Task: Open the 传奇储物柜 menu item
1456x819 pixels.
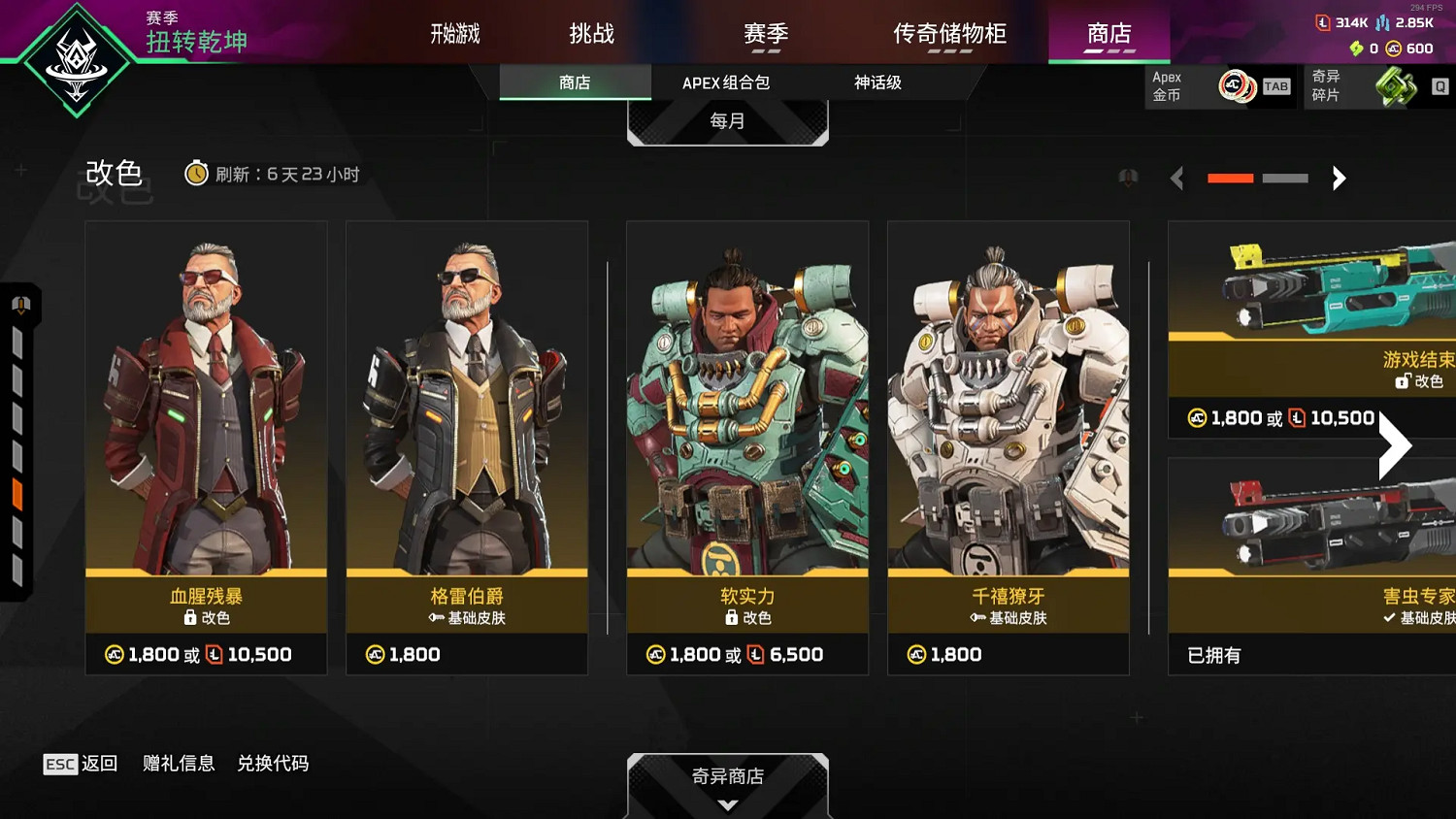Action: [948, 33]
